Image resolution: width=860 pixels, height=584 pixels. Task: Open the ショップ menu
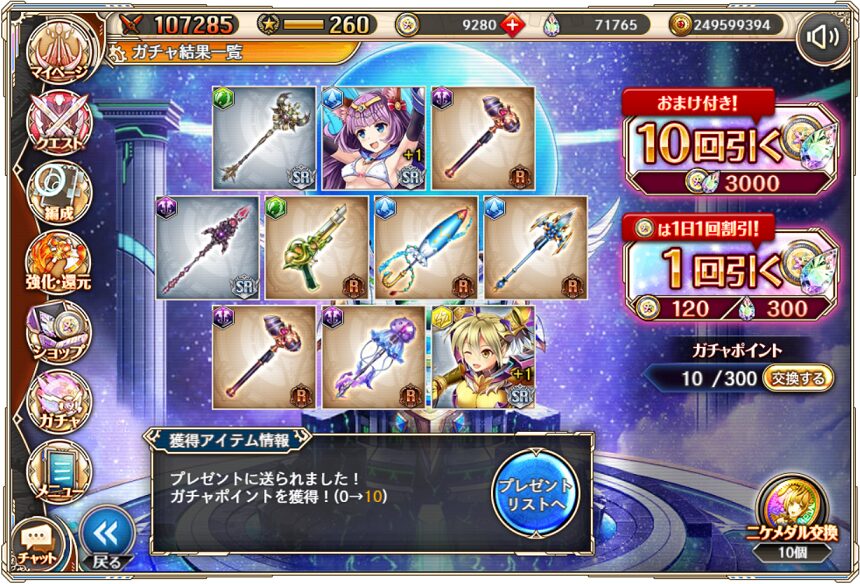[x=57, y=328]
